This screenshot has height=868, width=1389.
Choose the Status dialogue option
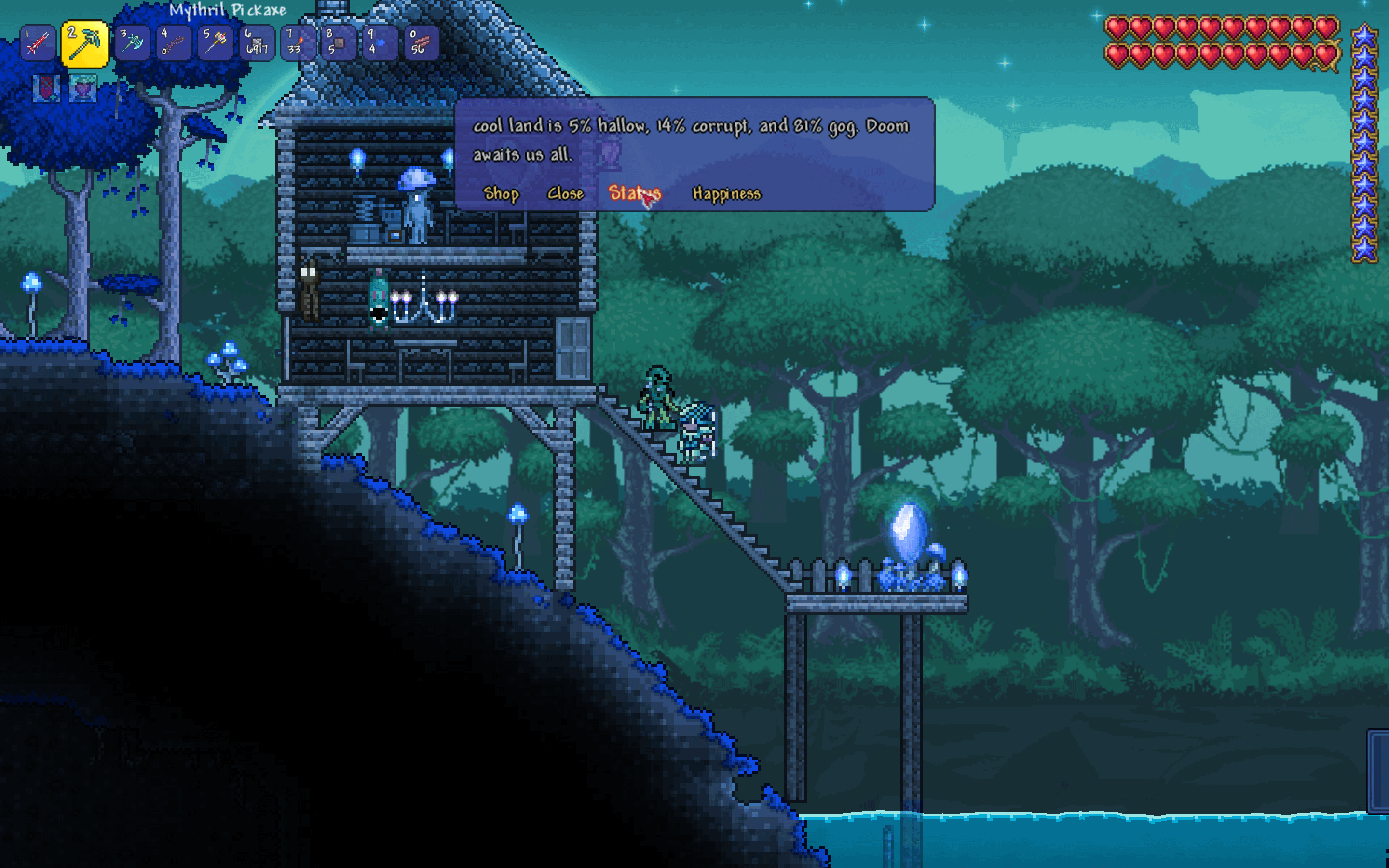pos(634,193)
